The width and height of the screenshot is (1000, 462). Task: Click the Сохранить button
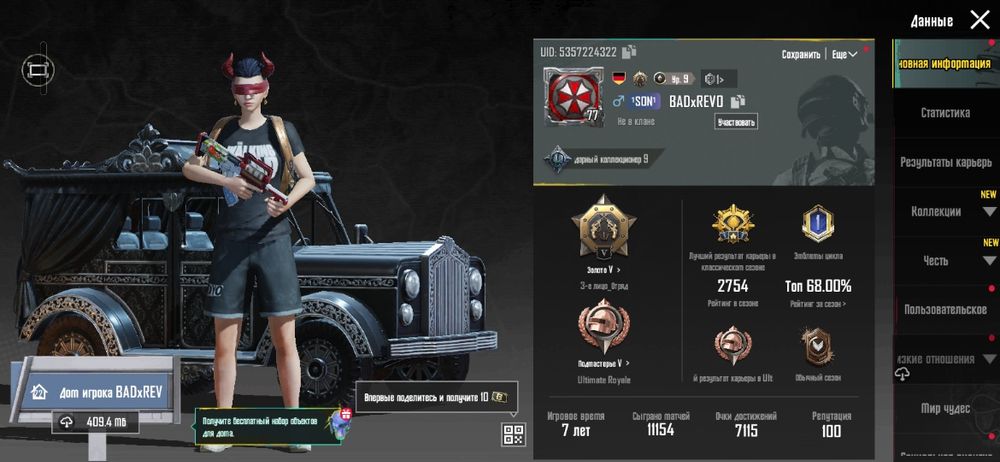pos(801,55)
